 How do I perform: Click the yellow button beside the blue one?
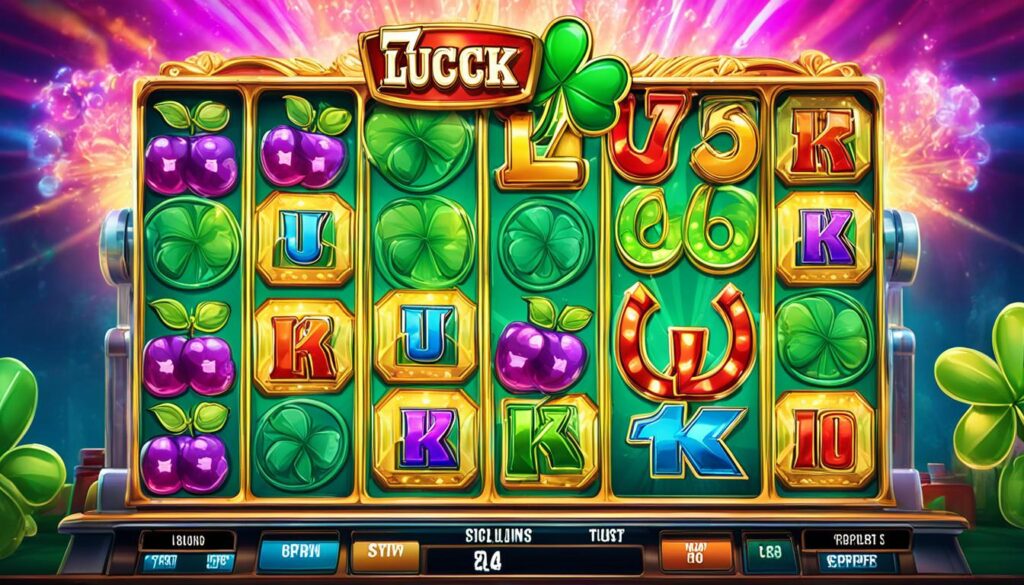382,551
